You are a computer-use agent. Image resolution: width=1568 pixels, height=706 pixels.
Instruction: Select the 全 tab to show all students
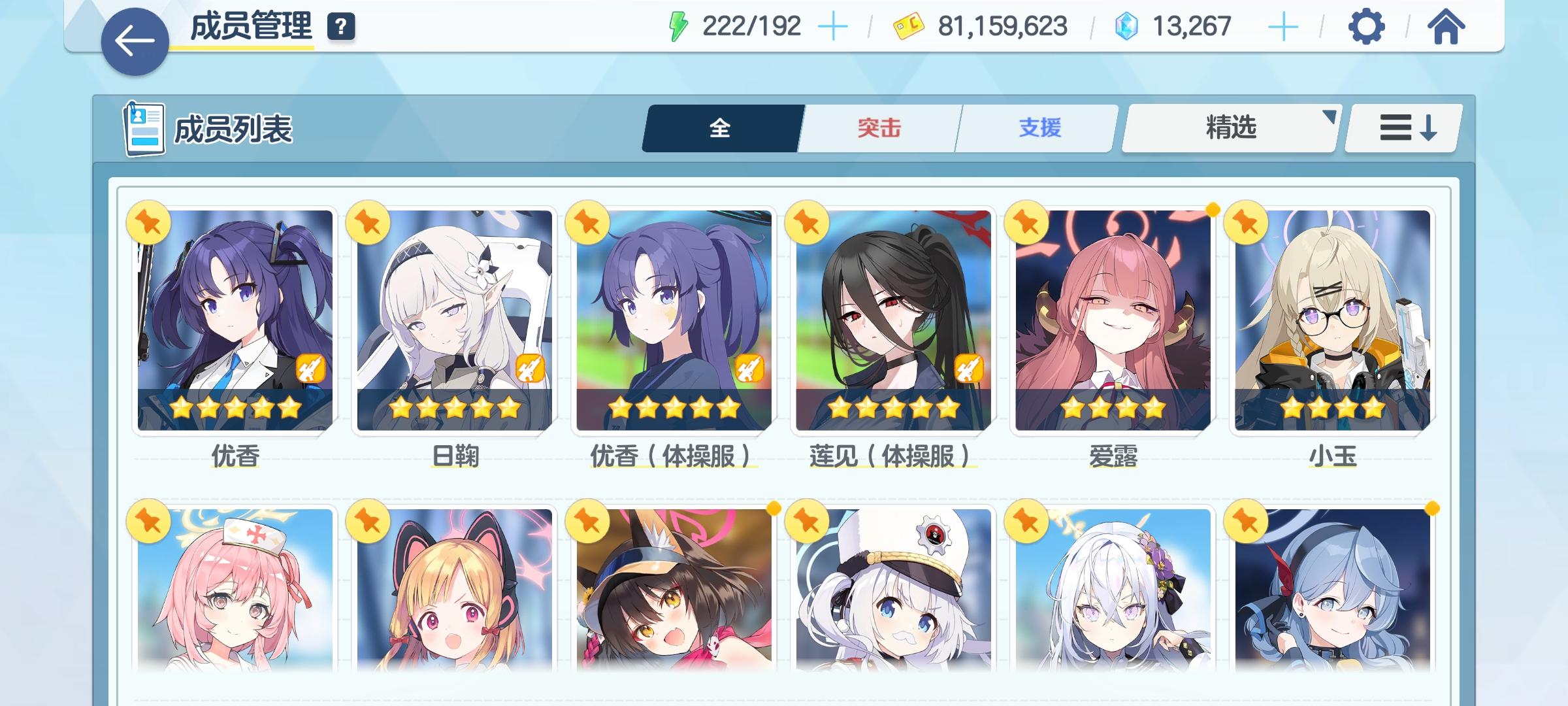point(721,128)
